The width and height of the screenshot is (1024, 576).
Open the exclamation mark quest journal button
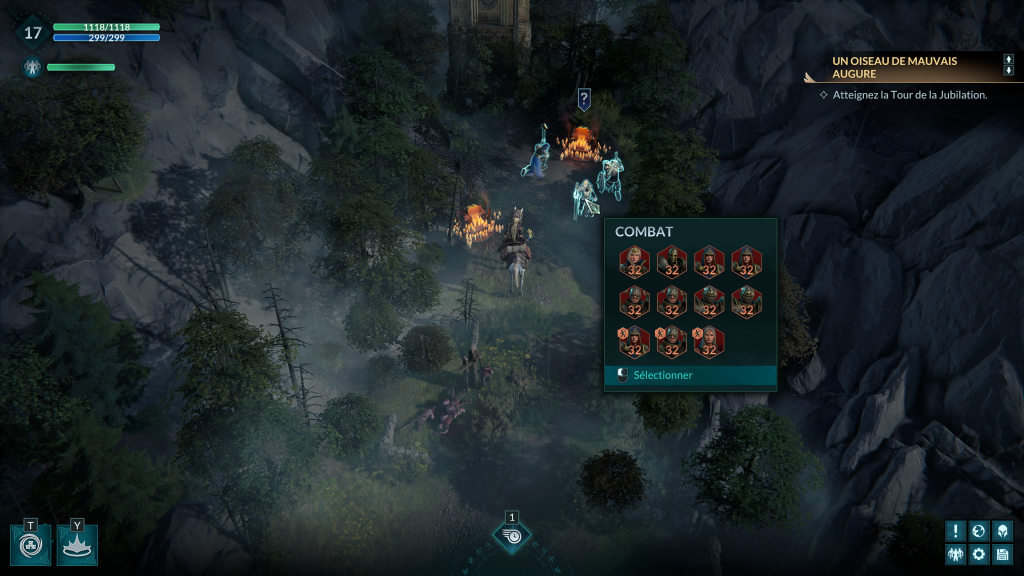click(x=957, y=531)
